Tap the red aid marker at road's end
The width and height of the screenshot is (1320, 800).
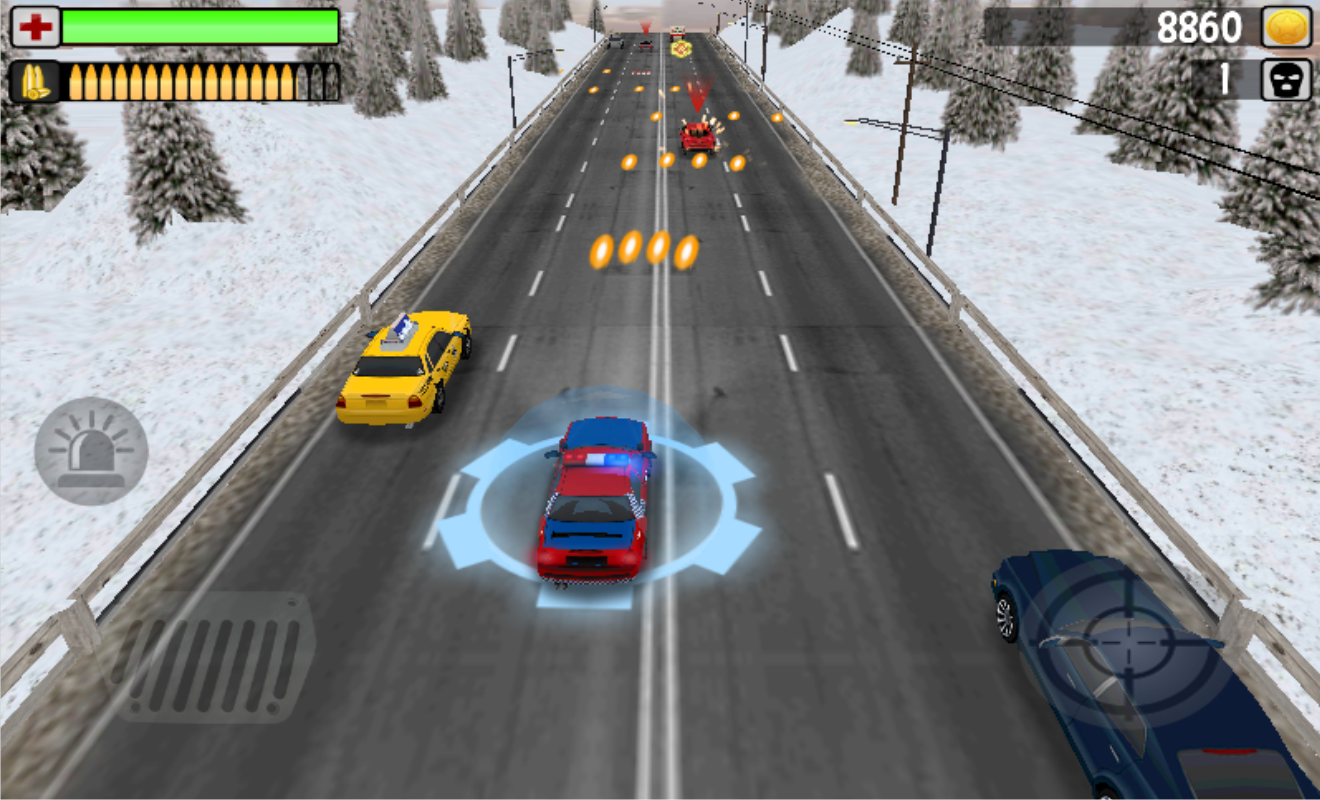(681, 48)
